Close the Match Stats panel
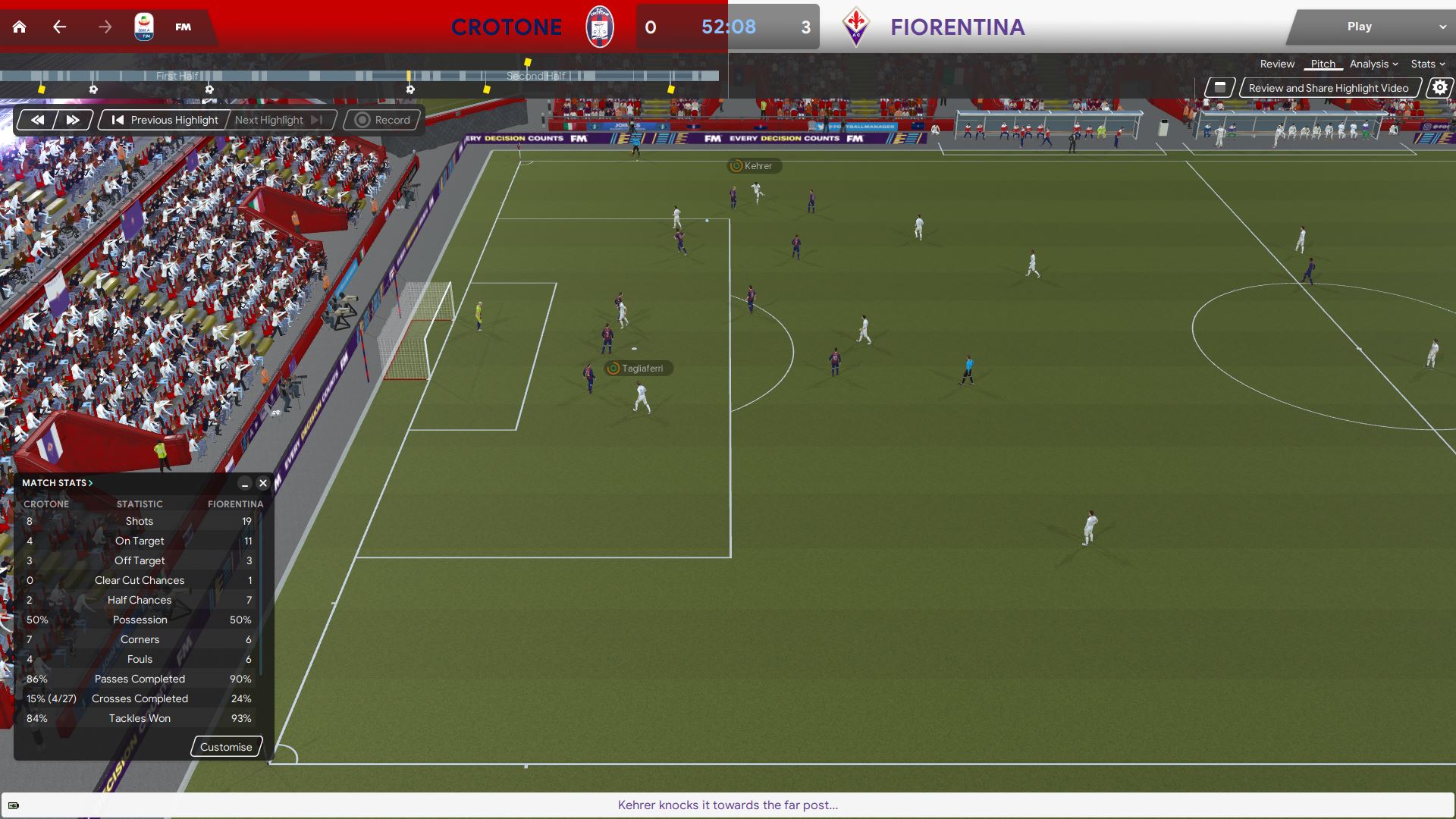1456x819 pixels. pyautogui.click(x=263, y=483)
